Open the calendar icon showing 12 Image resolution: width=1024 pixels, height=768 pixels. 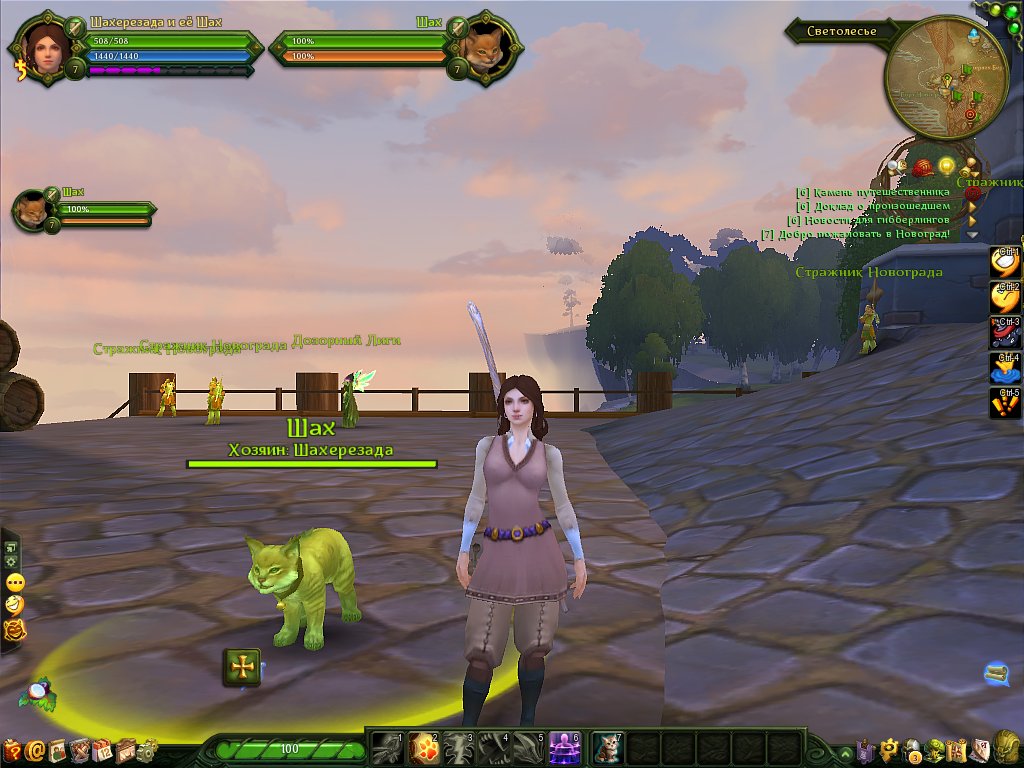click(x=102, y=749)
